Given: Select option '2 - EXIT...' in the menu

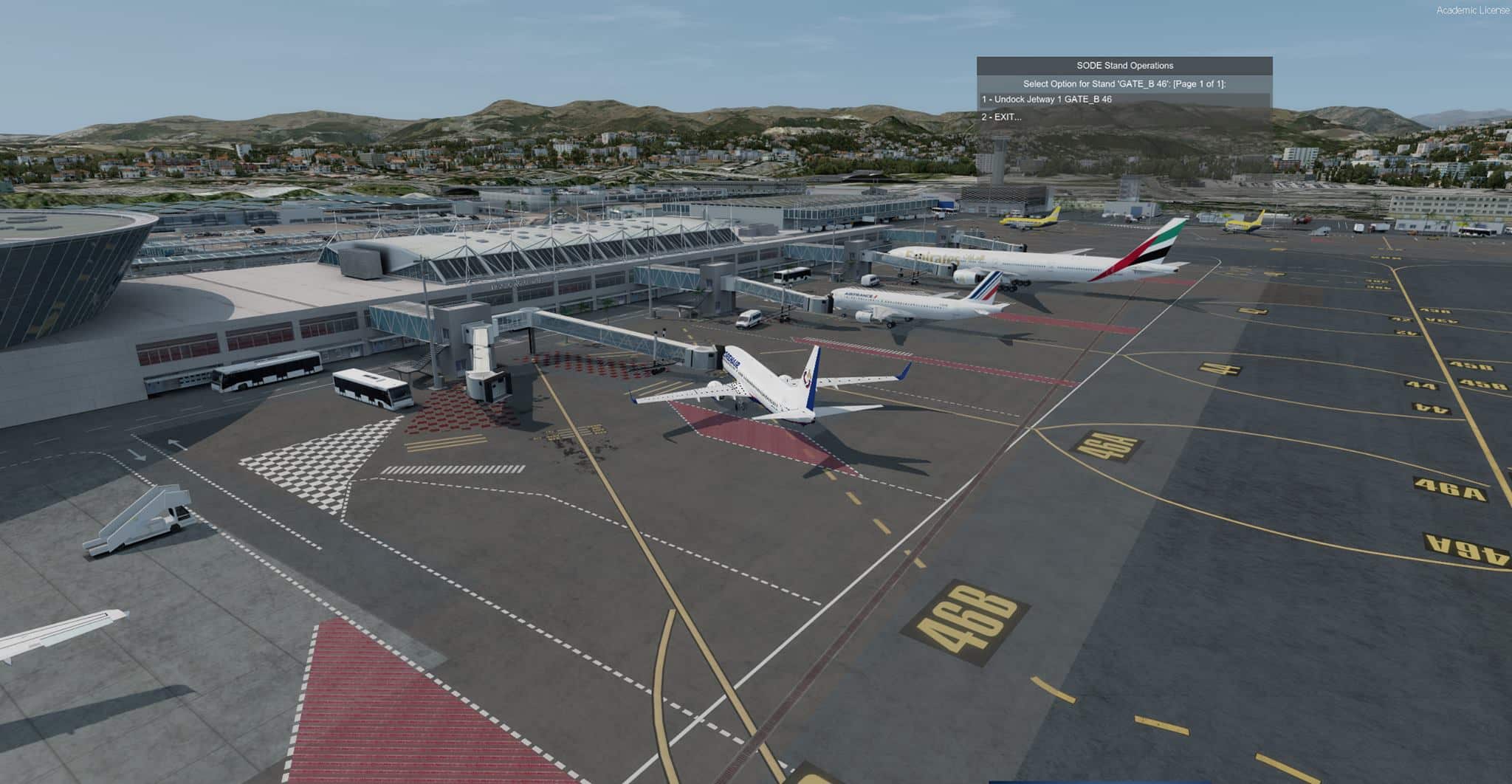Looking at the screenshot, I should coord(1001,117).
